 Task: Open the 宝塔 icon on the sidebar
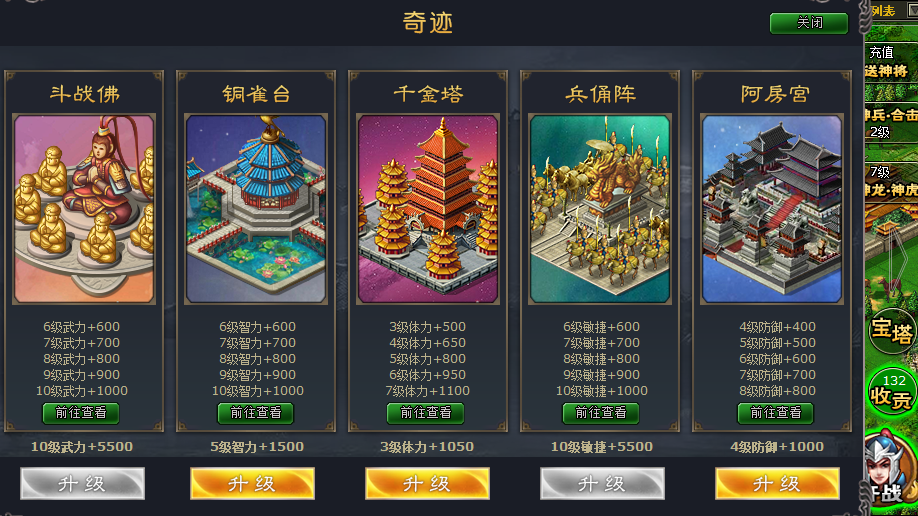tap(891, 330)
